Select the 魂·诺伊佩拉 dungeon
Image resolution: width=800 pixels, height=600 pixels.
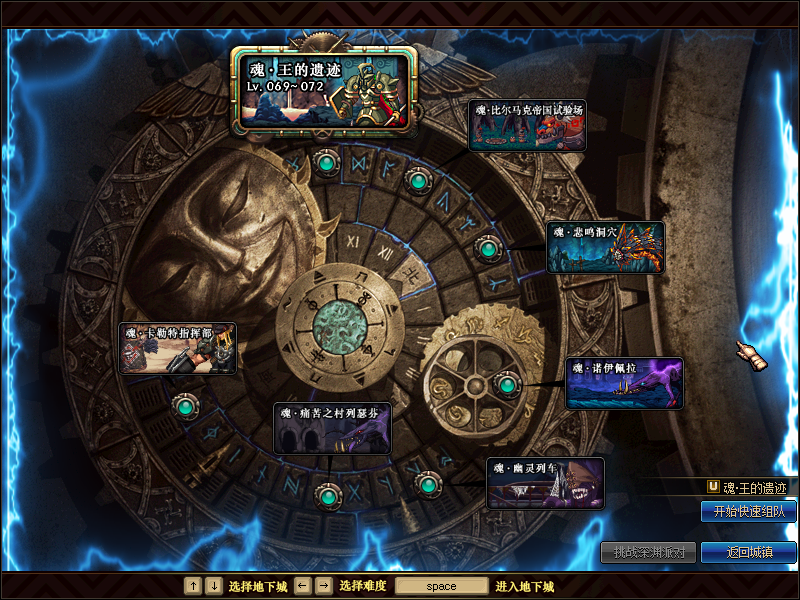[x=624, y=383]
